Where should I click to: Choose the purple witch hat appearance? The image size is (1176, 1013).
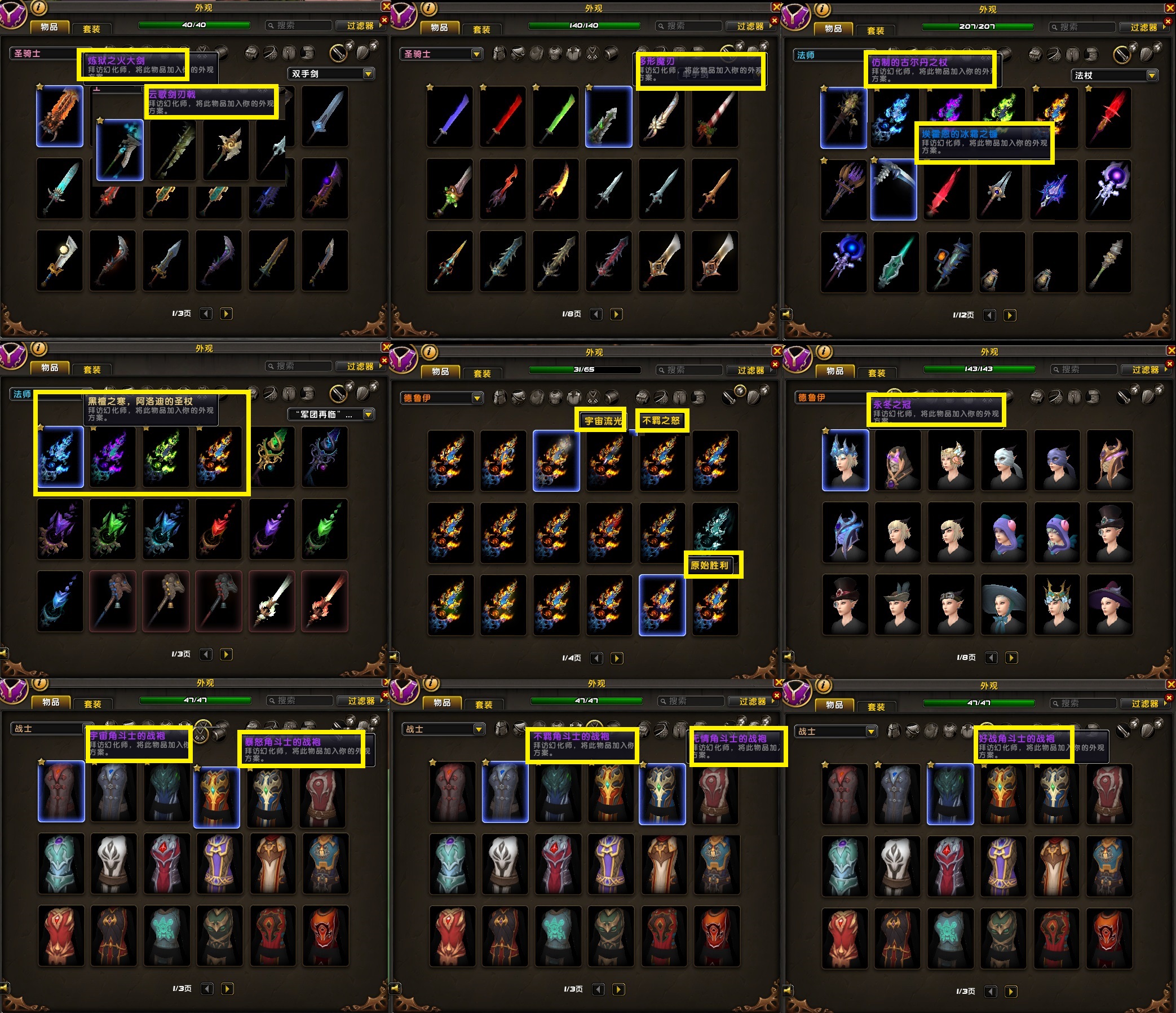(1109, 604)
